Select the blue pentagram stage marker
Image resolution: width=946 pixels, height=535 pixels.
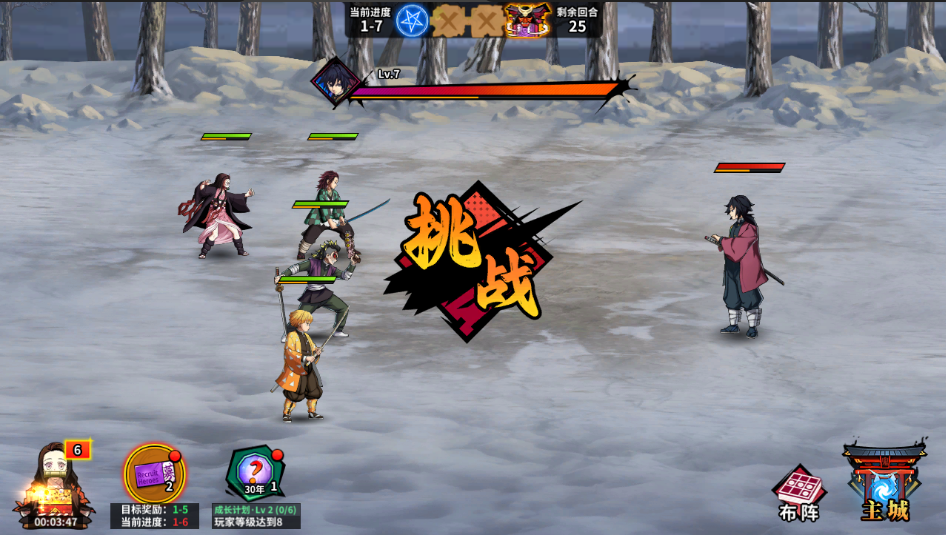pos(411,21)
